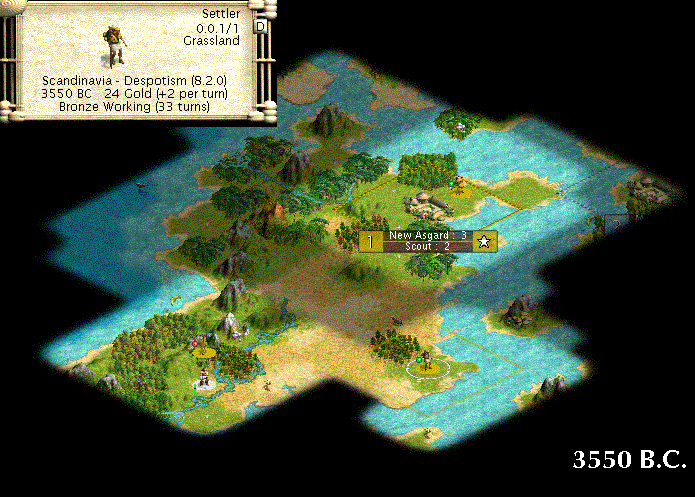Click the Scout production line under New Asgard
Screen dimensions: 695x497
click(427, 246)
